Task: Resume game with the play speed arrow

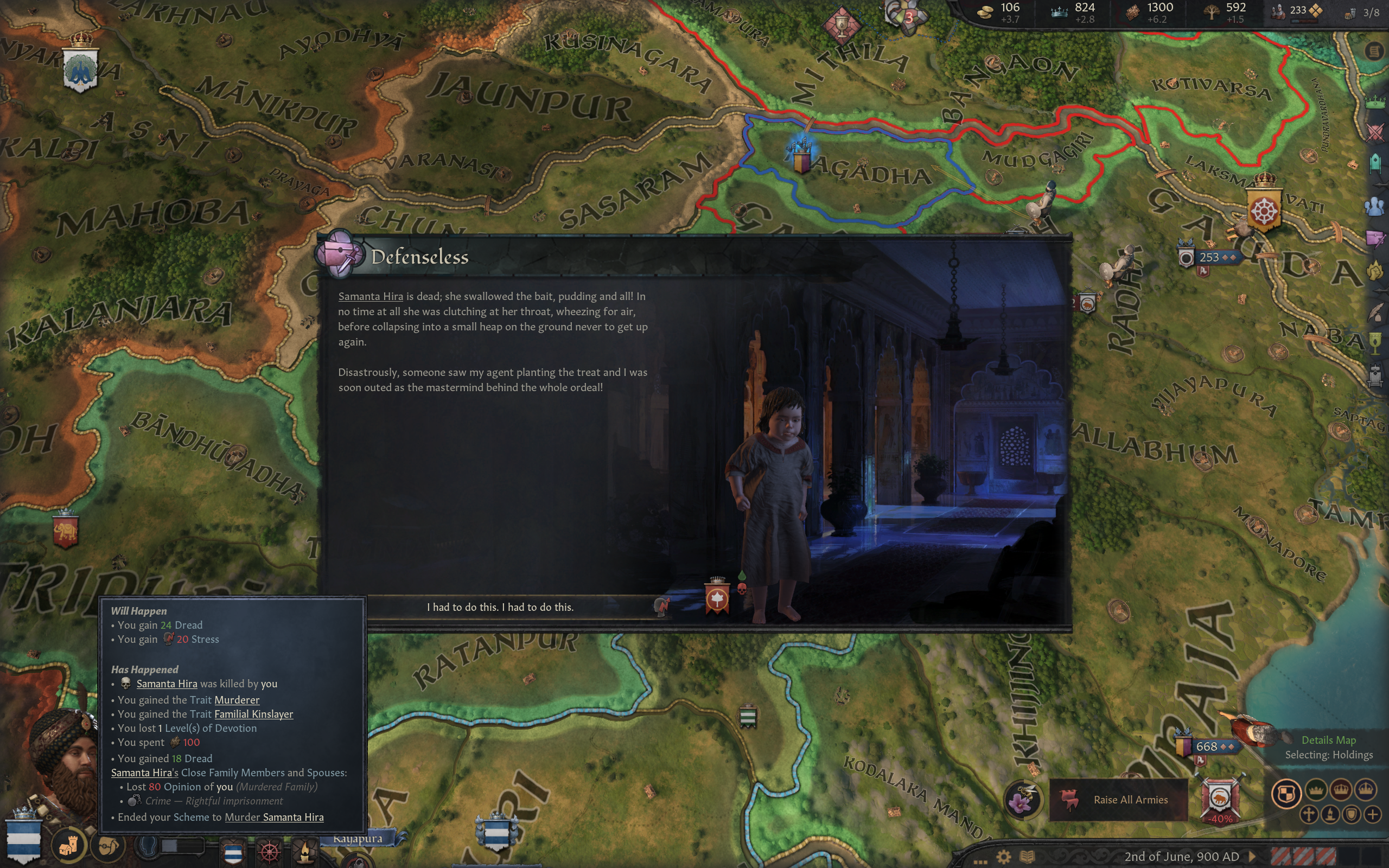Action: pos(1252,857)
